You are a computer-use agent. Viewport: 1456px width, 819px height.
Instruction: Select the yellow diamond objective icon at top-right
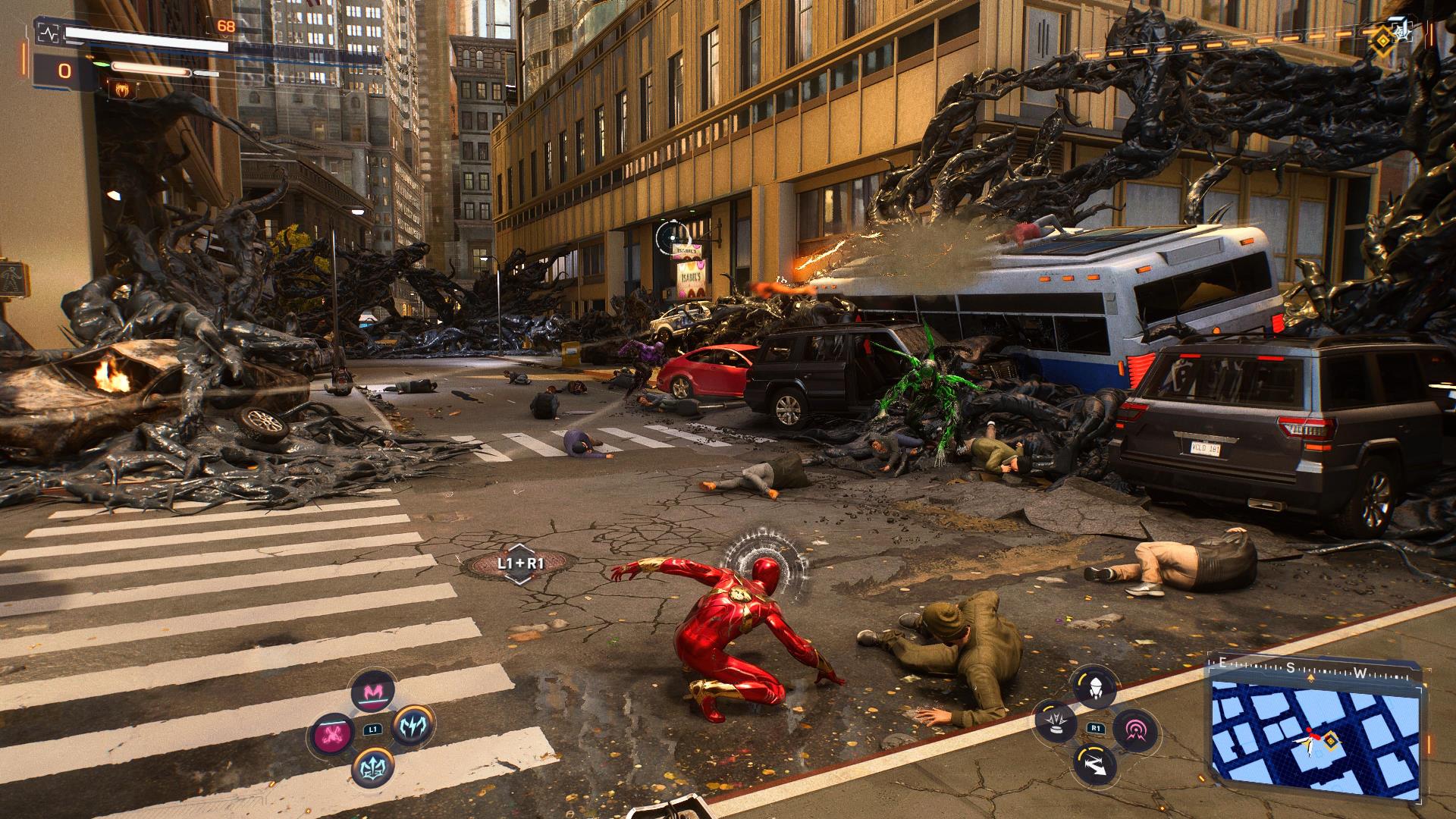click(1385, 38)
